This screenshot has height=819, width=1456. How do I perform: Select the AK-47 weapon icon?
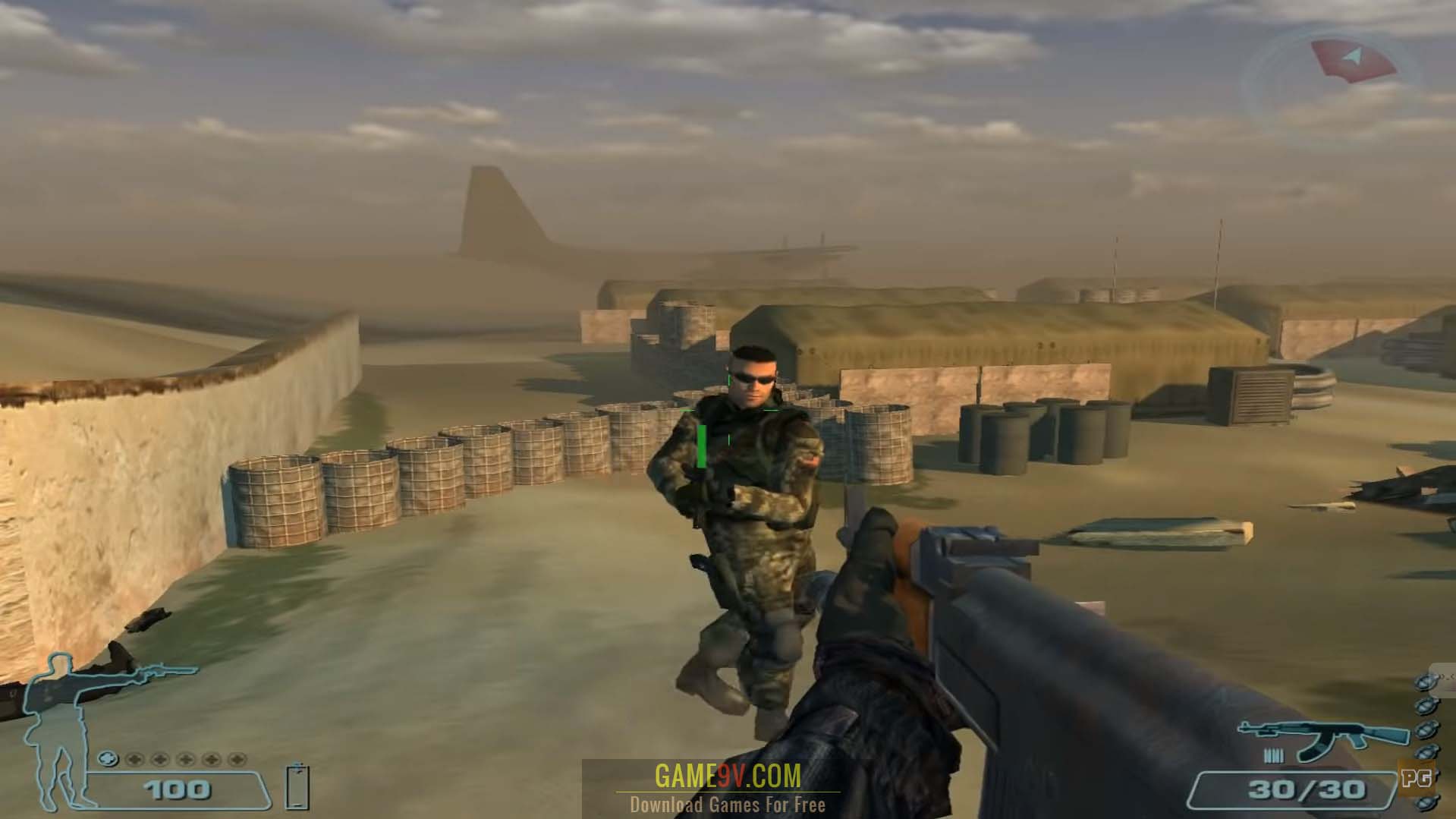pyautogui.click(x=1322, y=734)
